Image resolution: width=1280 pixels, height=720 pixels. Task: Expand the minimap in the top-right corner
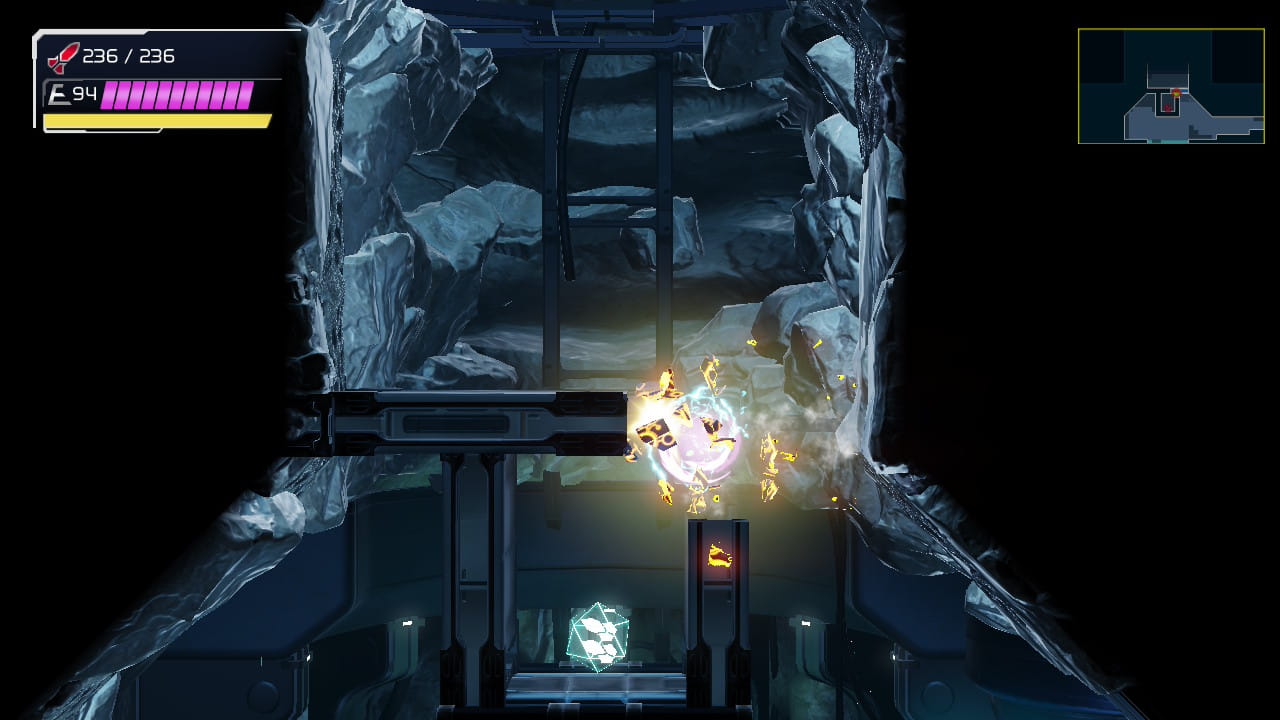click(1170, 87)
